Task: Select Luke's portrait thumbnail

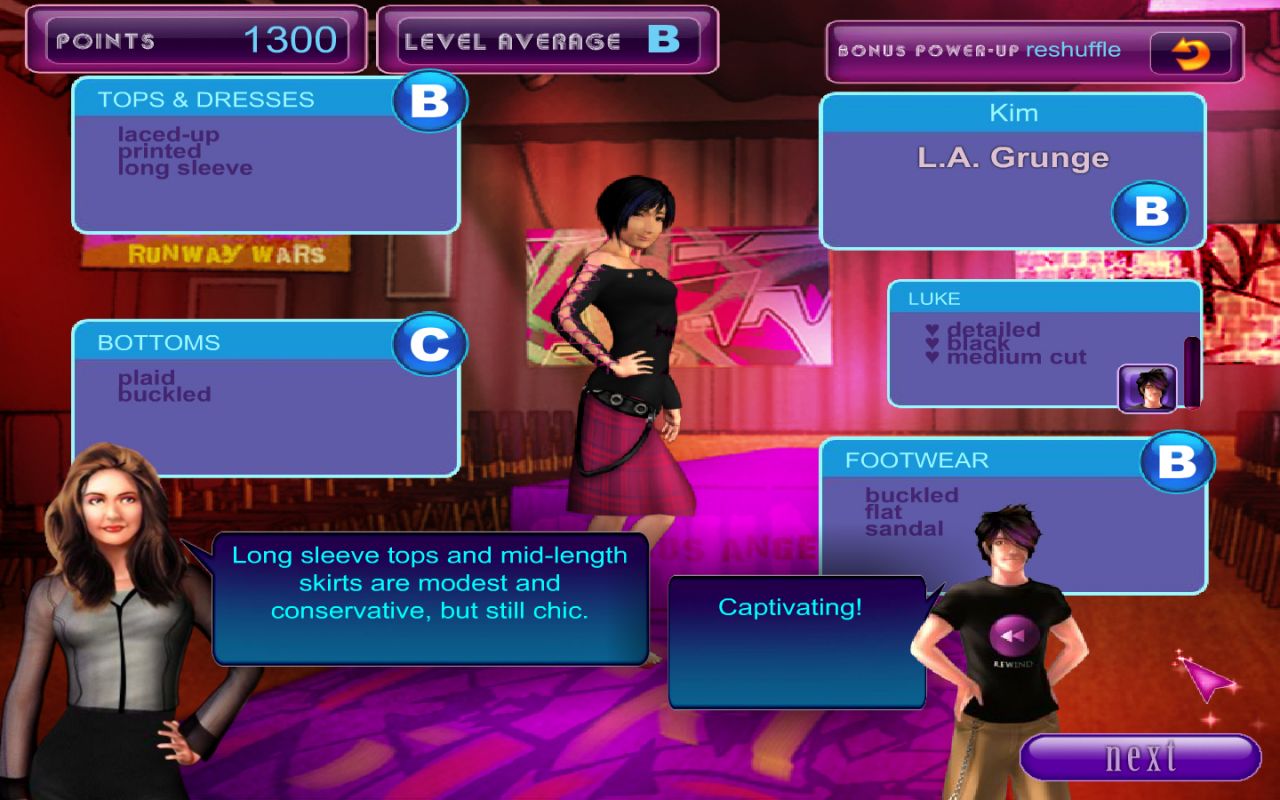Action: (1147, 388)
